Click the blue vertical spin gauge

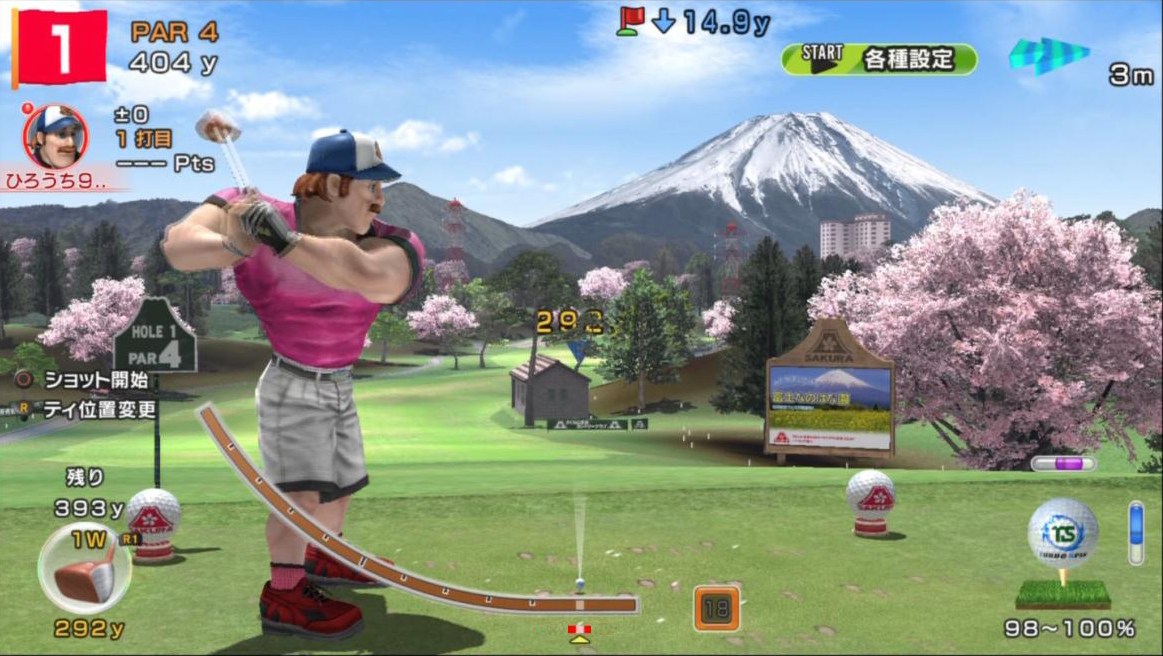[x=1135, y=533]
